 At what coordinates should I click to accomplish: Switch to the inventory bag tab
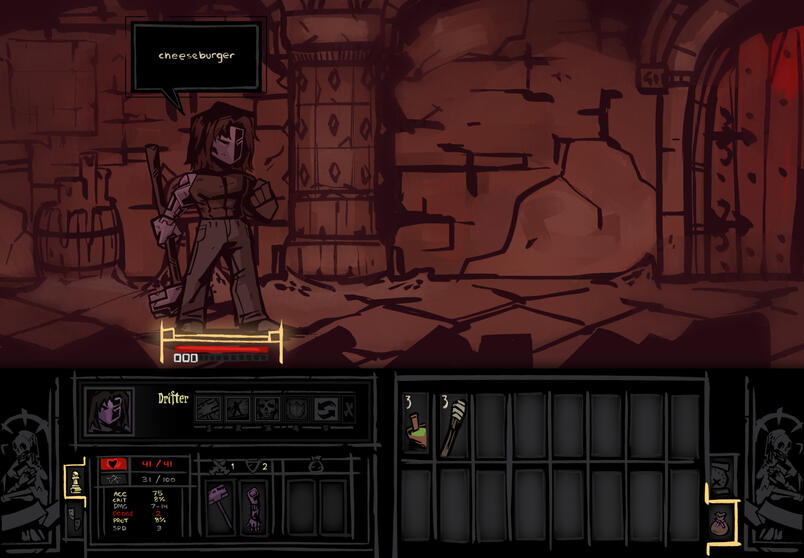(x=720, y=520)
